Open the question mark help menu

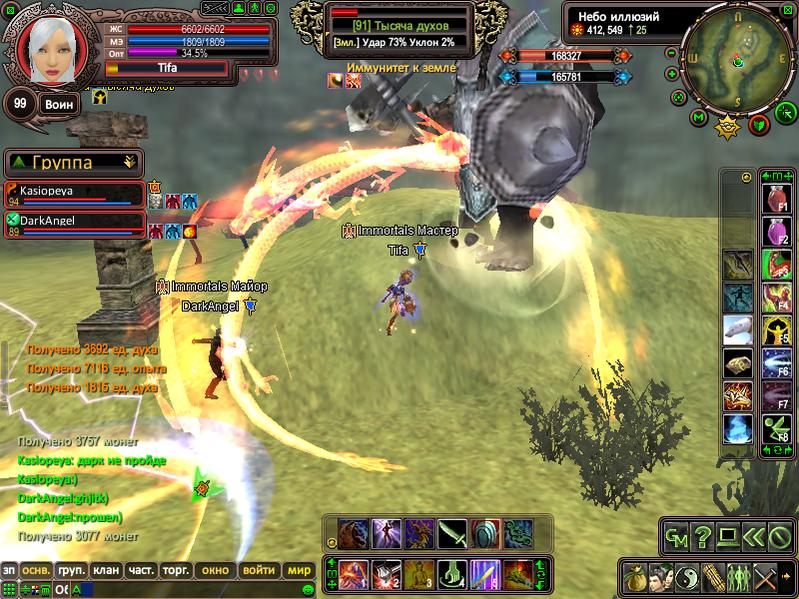point(702,538)
